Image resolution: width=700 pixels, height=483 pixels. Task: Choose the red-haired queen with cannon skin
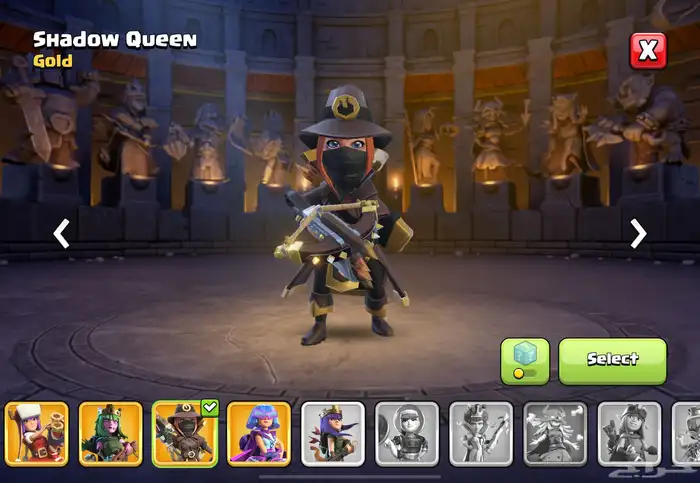(37, 434)
